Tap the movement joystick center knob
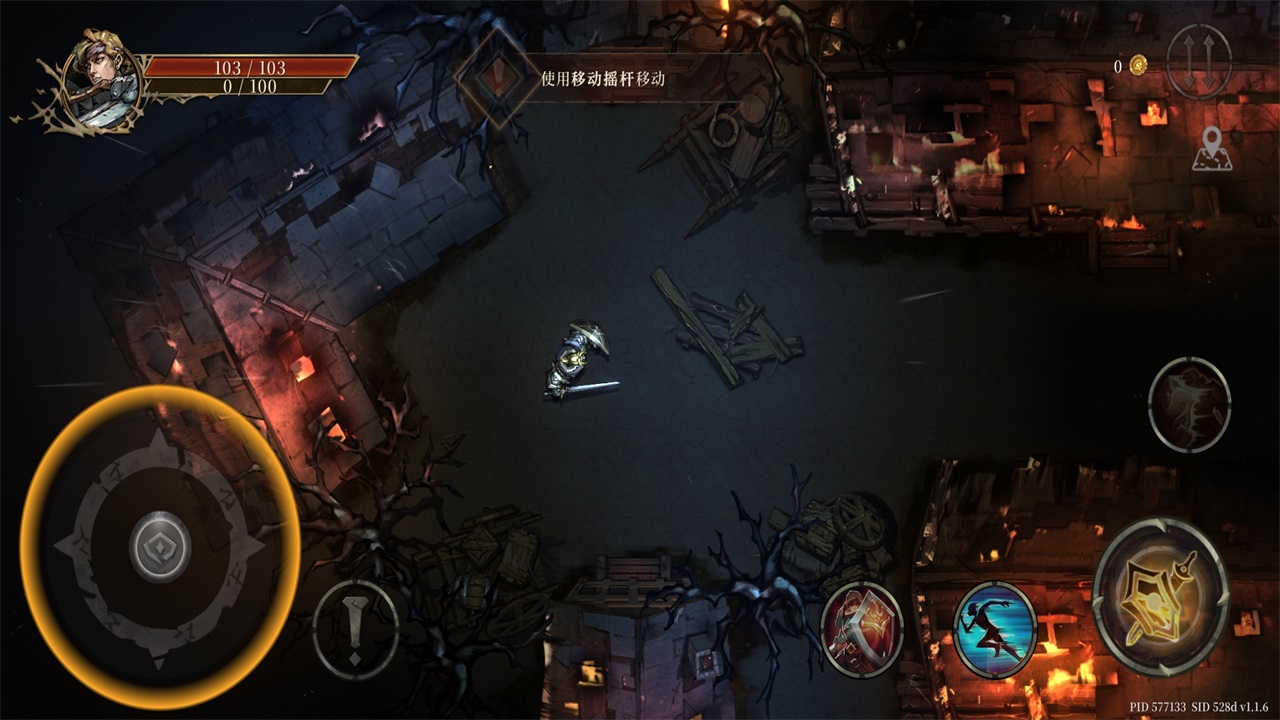 pos(160,546)
